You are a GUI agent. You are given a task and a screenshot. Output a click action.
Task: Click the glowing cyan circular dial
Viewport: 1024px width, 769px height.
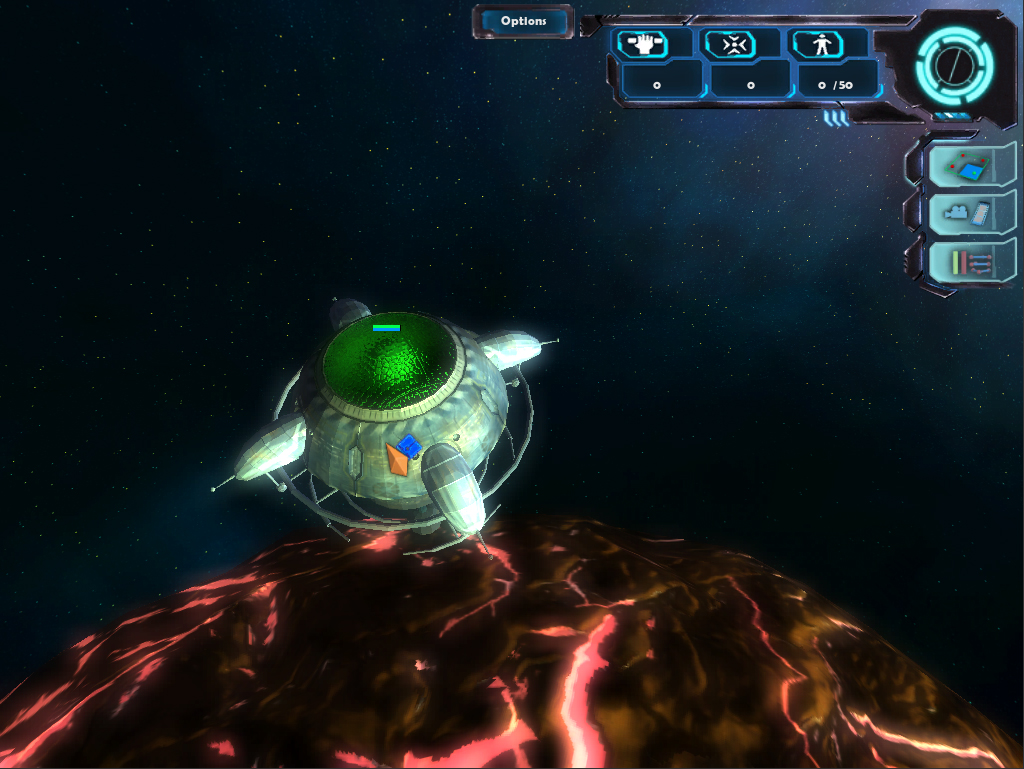point(954,65)
